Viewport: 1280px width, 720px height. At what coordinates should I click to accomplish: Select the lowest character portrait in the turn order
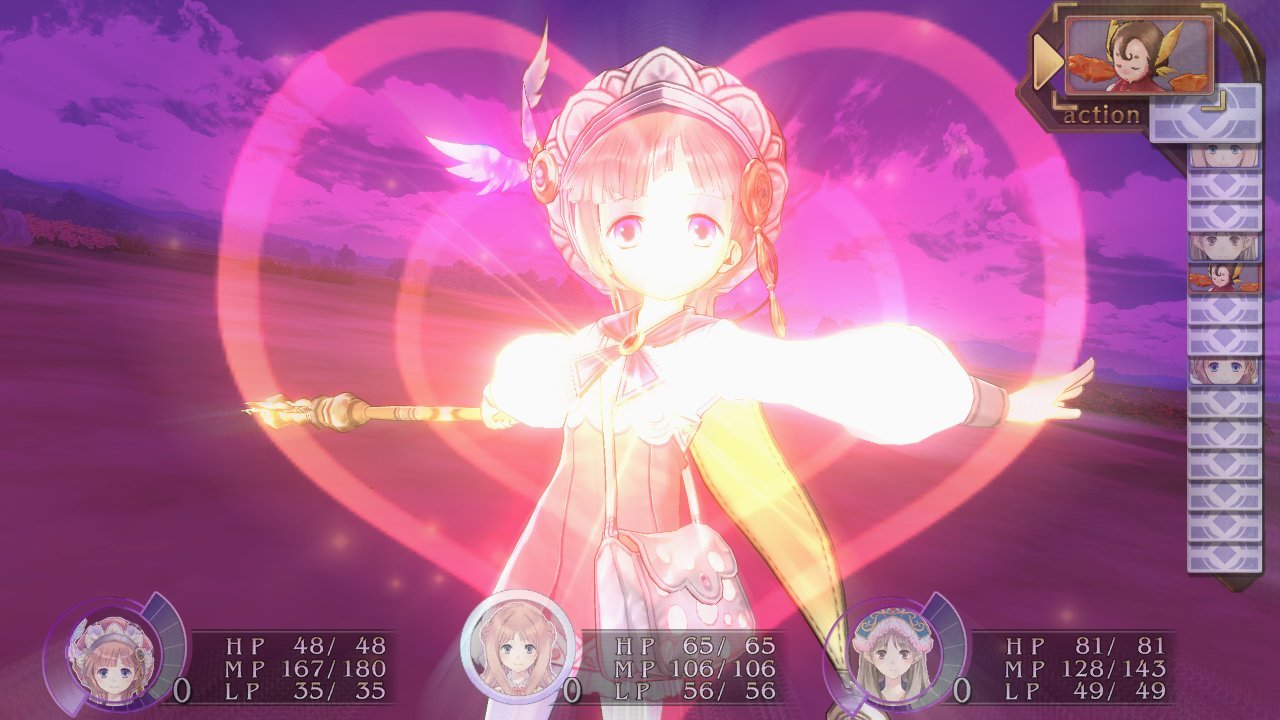(1222, 368)
